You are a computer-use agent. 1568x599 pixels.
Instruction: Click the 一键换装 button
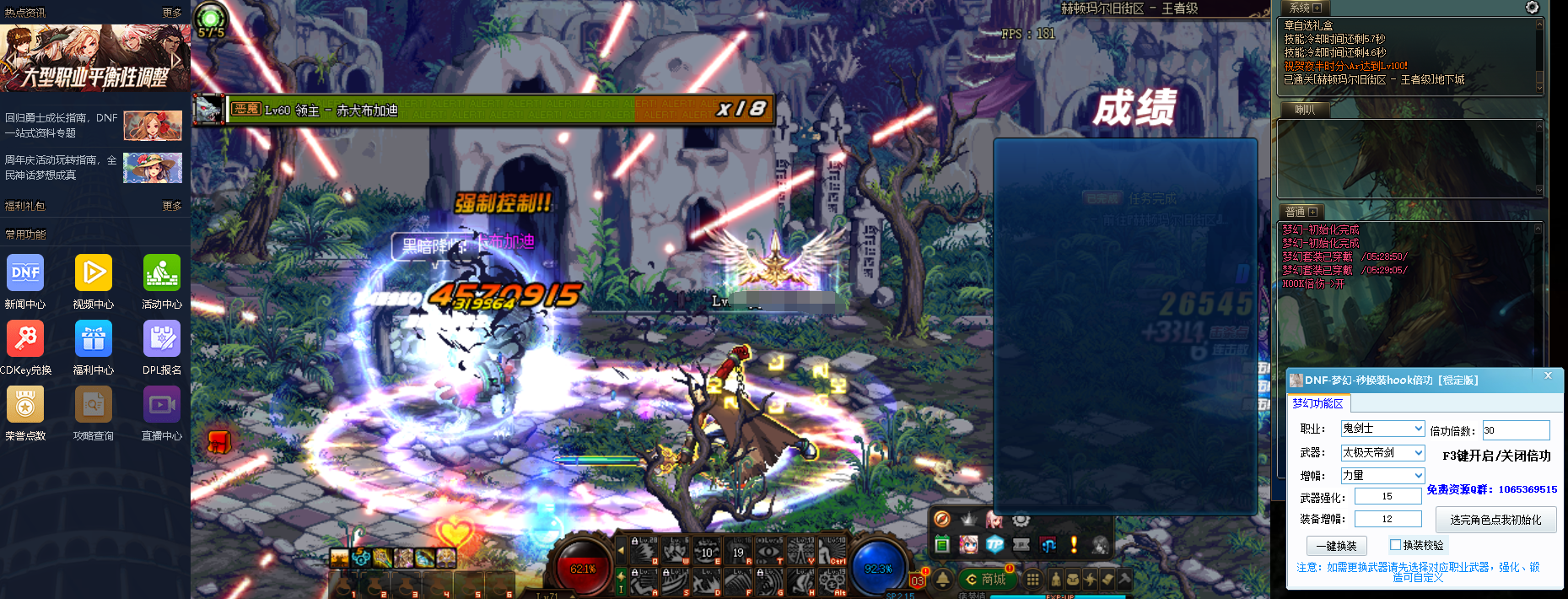coord(1336,546)
